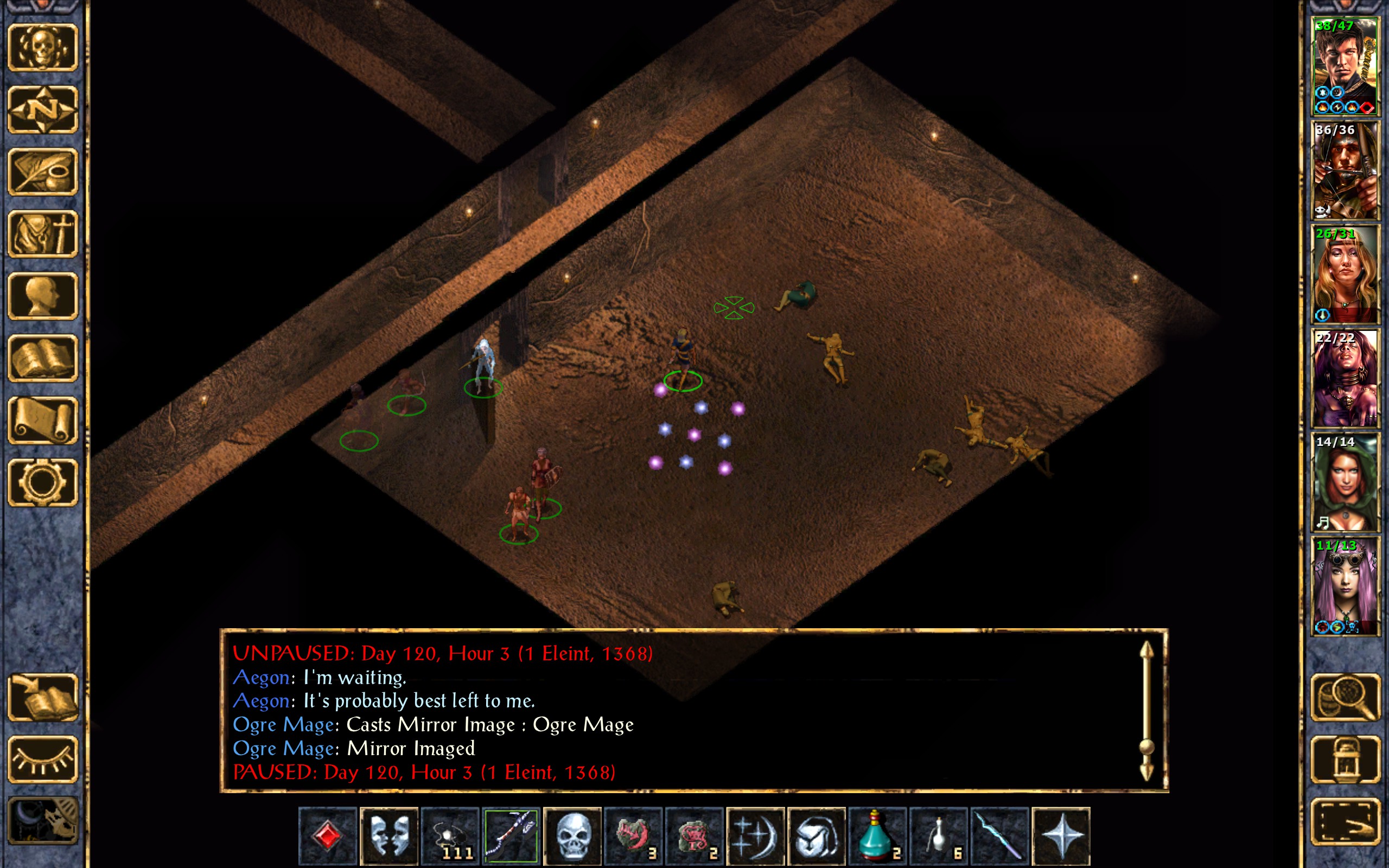Screen dimensions: 1389x868
Task: Open the journal with the quill icon
Action: pos(42,171)
